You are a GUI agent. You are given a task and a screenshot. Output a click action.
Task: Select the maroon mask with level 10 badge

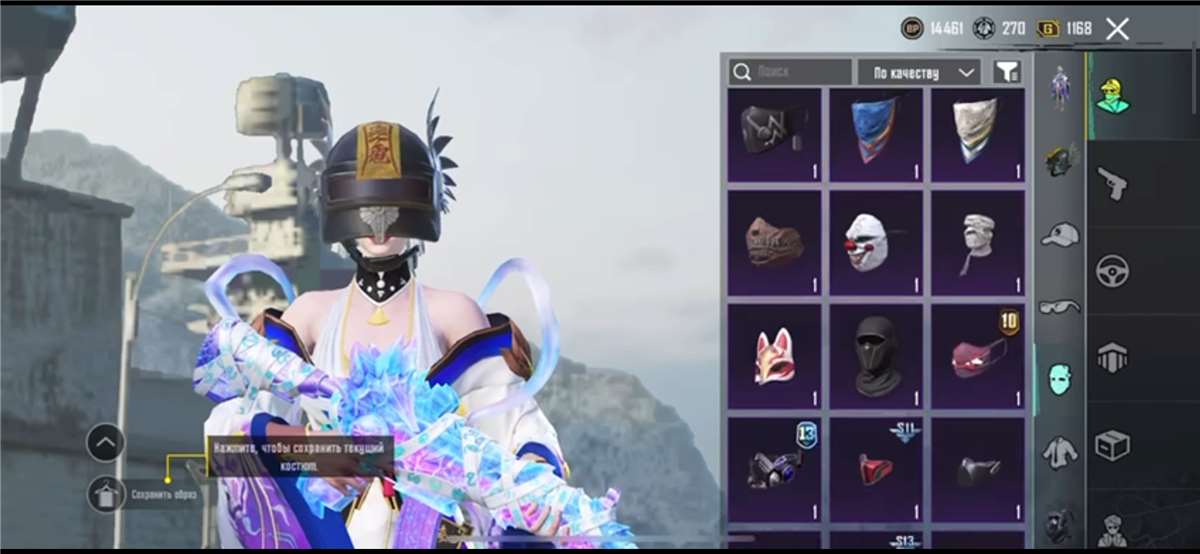978,357
